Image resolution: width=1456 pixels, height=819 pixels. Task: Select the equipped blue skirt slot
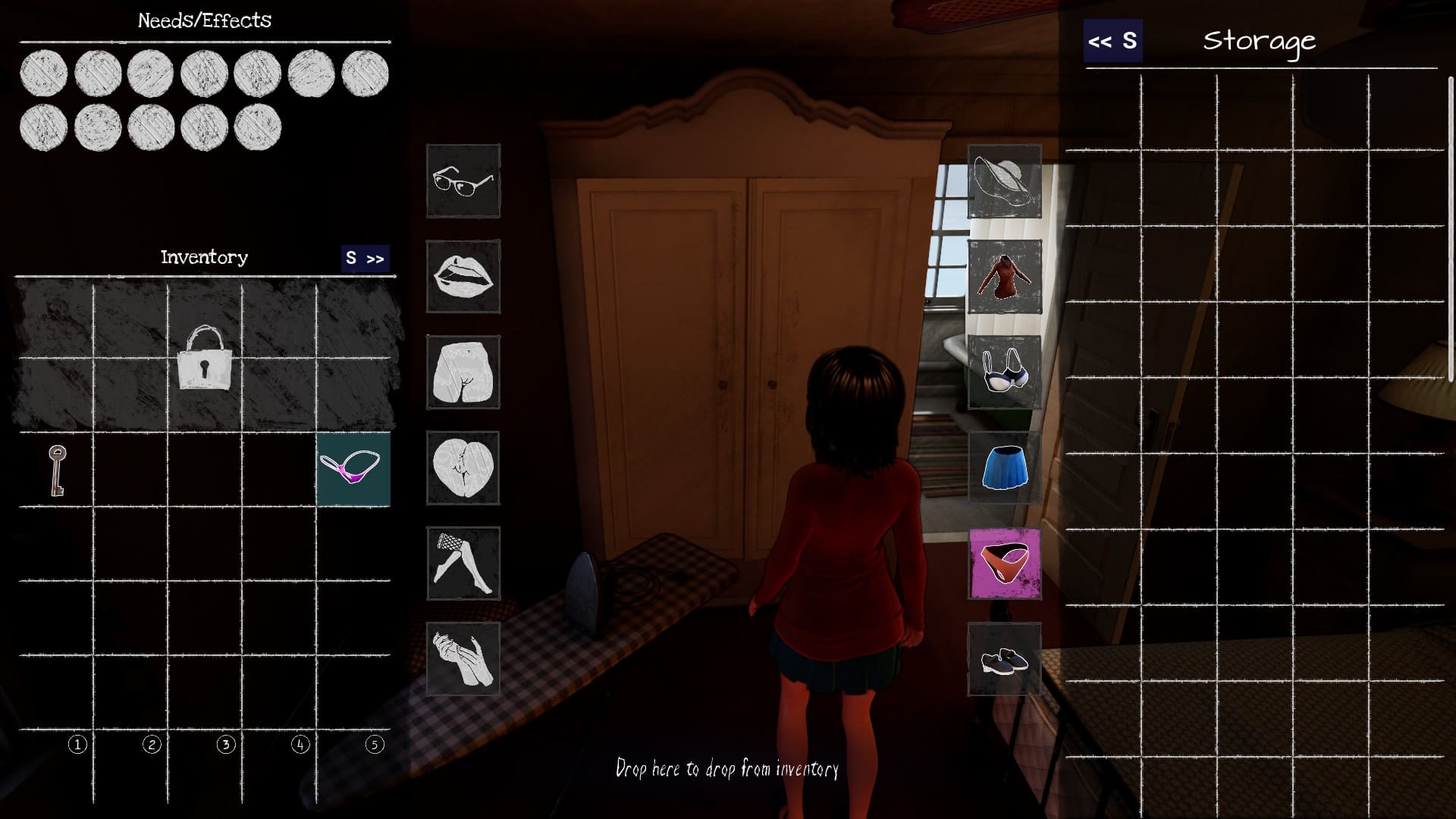tap(1004, 468)
